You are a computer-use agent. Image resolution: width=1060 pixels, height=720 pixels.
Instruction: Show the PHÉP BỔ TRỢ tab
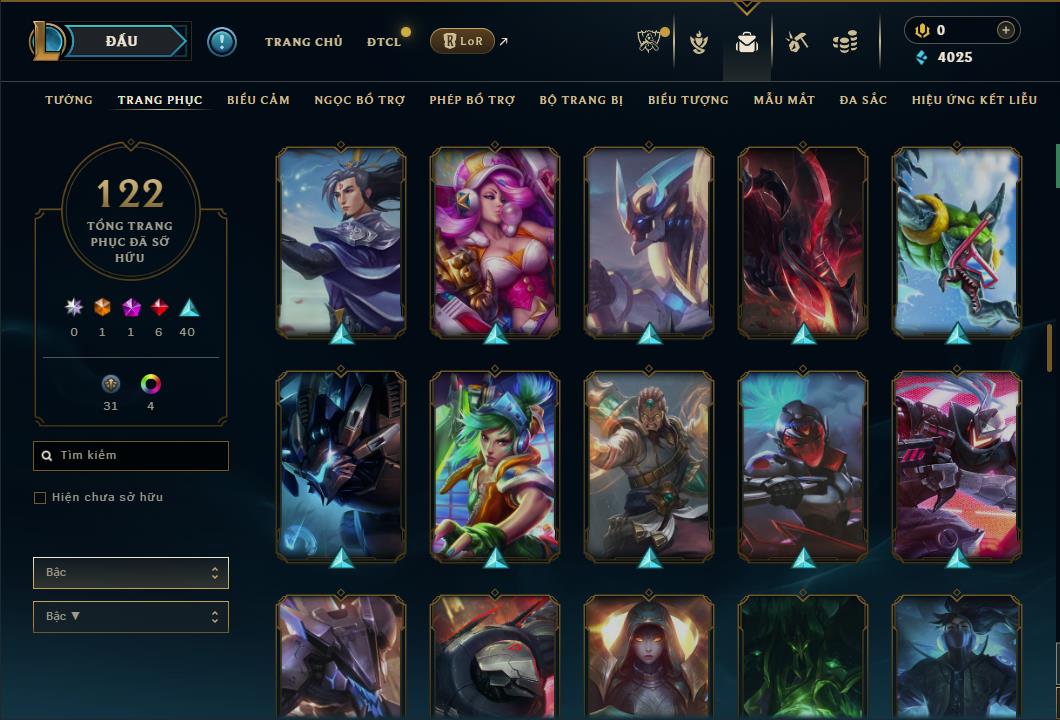[472, 100]
